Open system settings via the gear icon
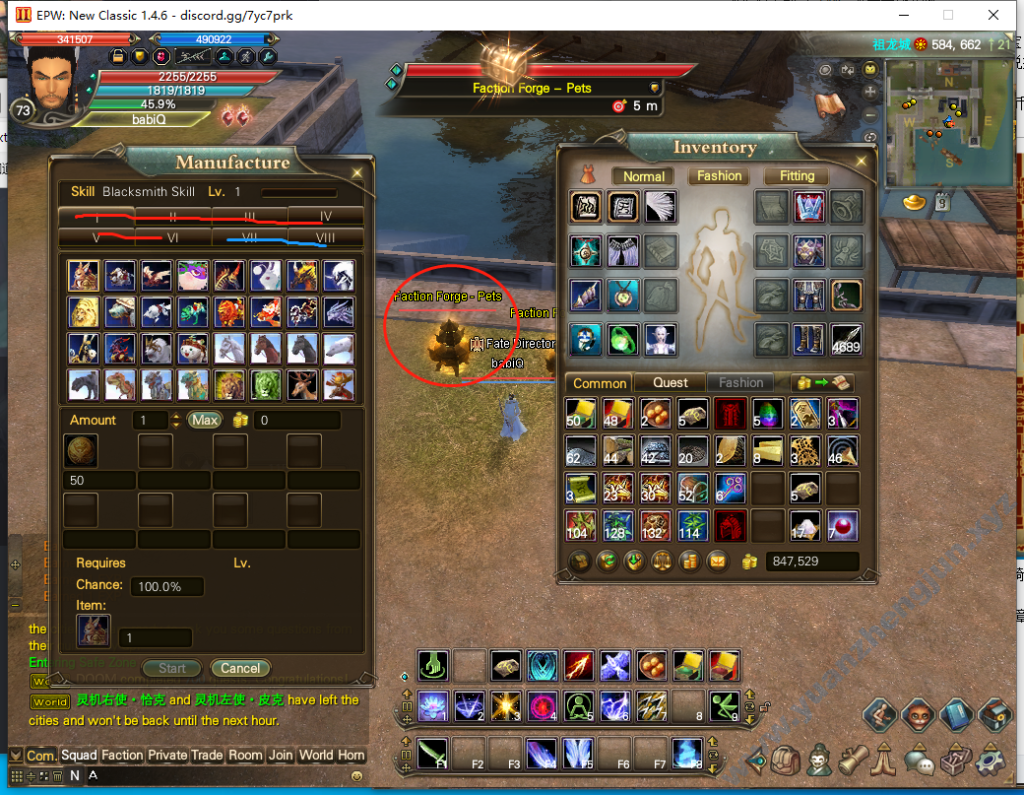The height and width of the screenshot is (795, 1024). [x=992, y=761]
